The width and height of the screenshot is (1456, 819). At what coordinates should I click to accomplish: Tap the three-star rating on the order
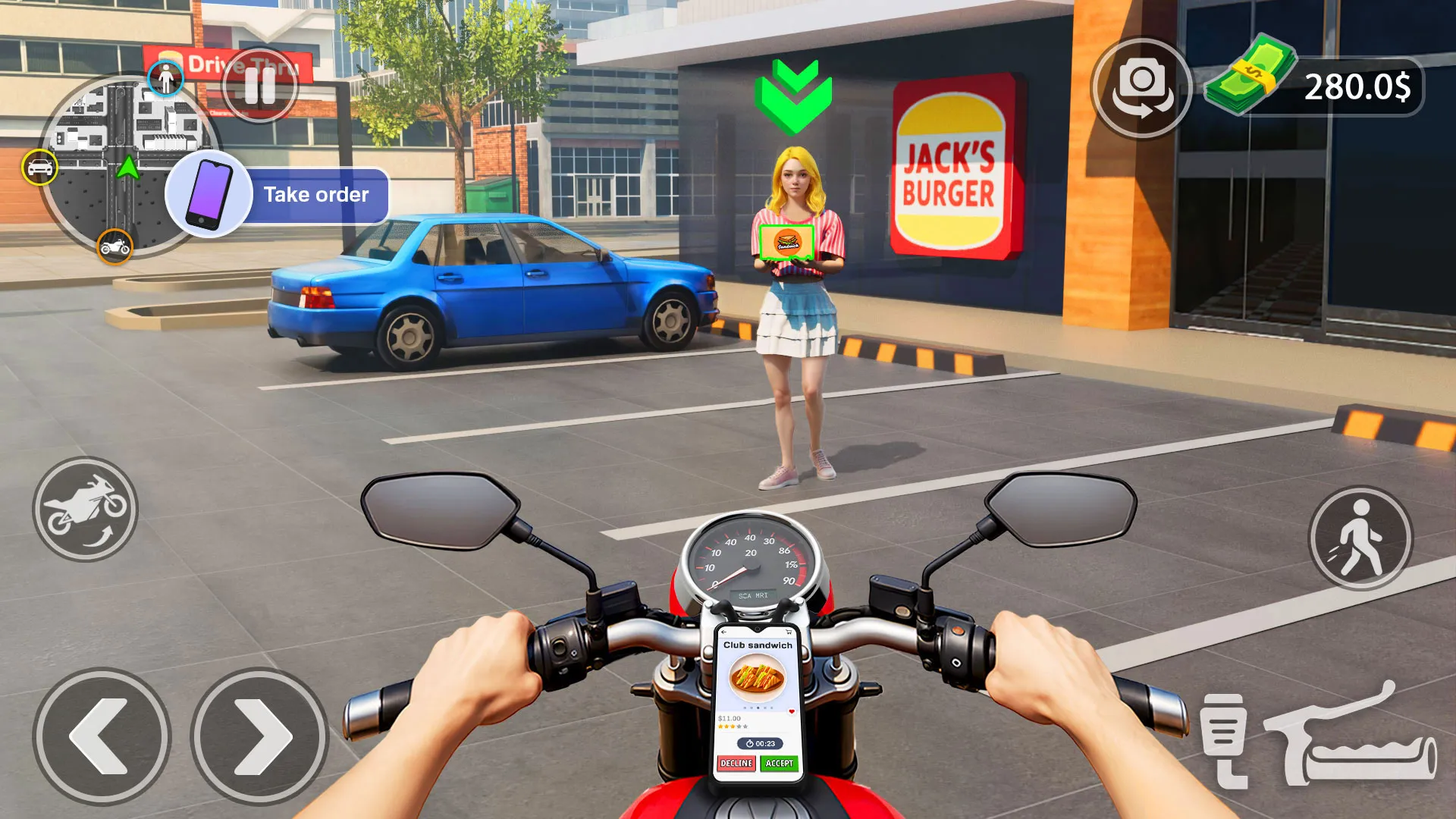point(728,726)
